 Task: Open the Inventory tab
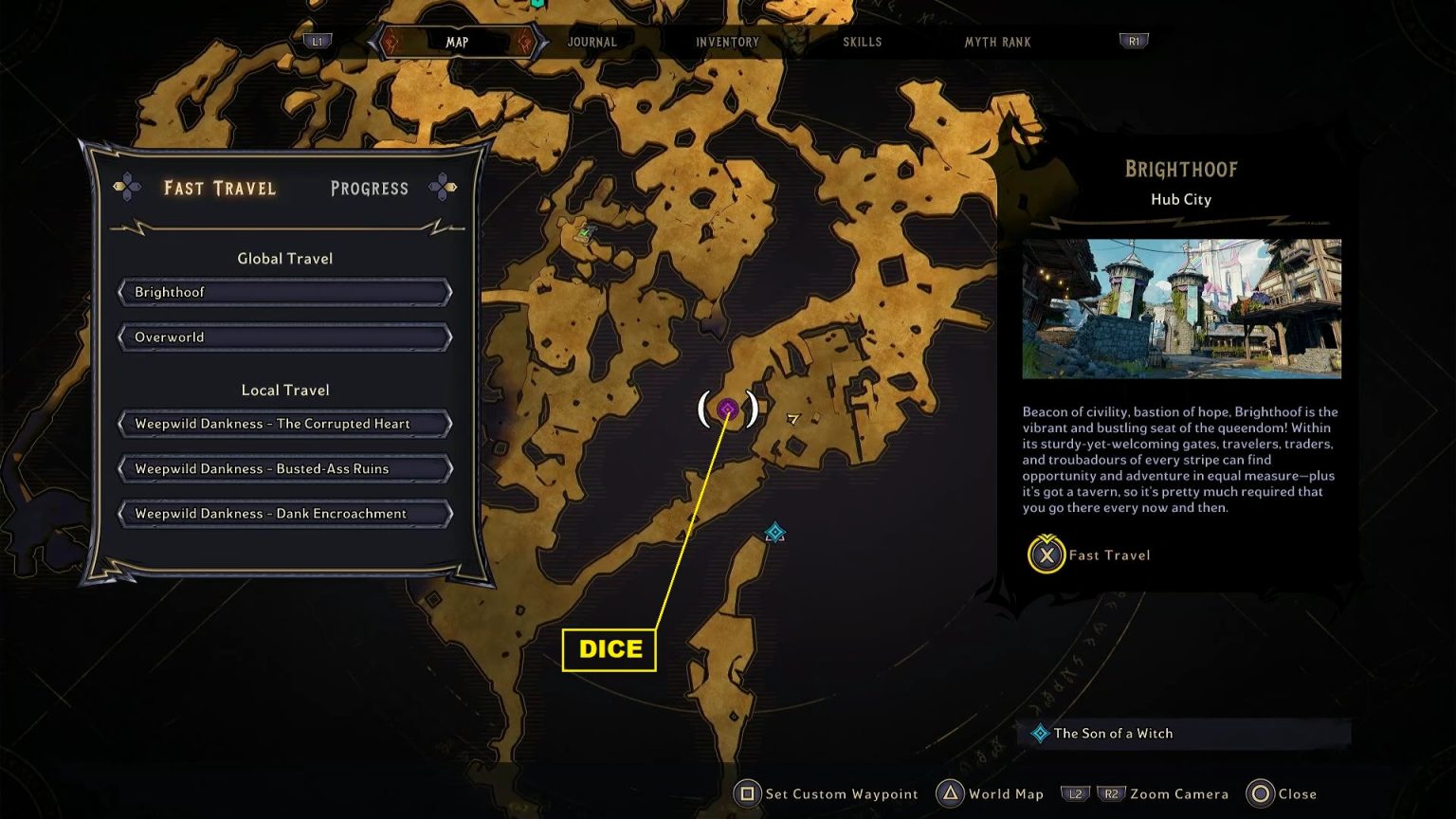[x=727, y=42]
